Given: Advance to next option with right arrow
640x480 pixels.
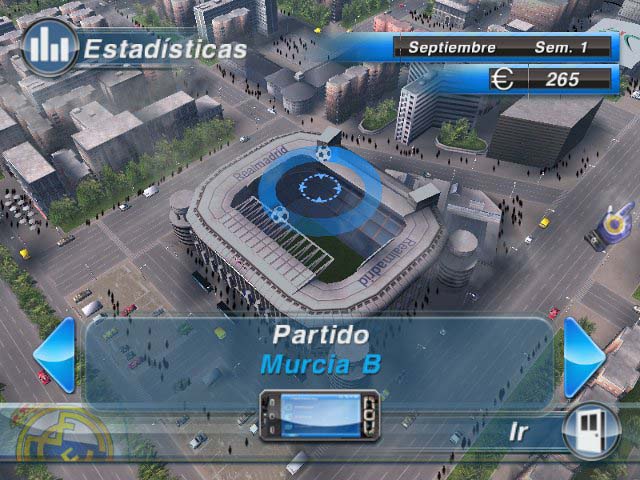Looking at the screenshot, I should [583, 354].
